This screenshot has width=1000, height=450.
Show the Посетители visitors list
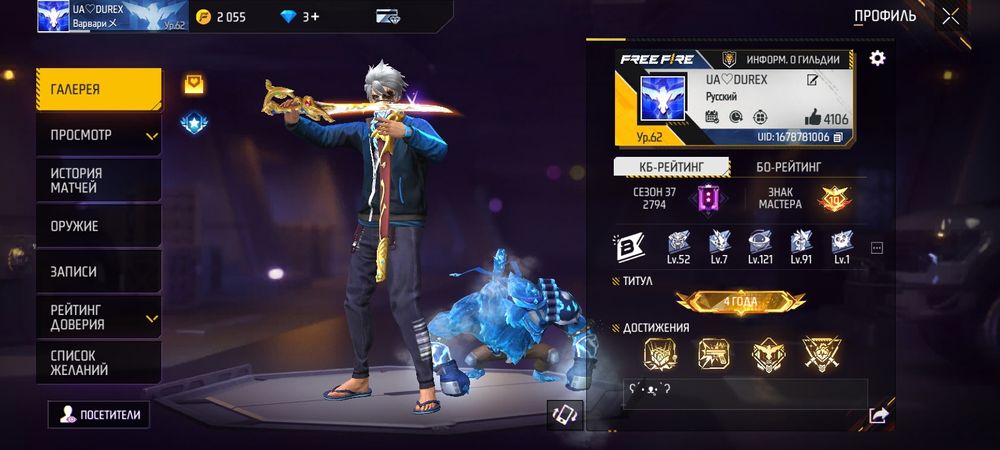click(x=99, y=414)
